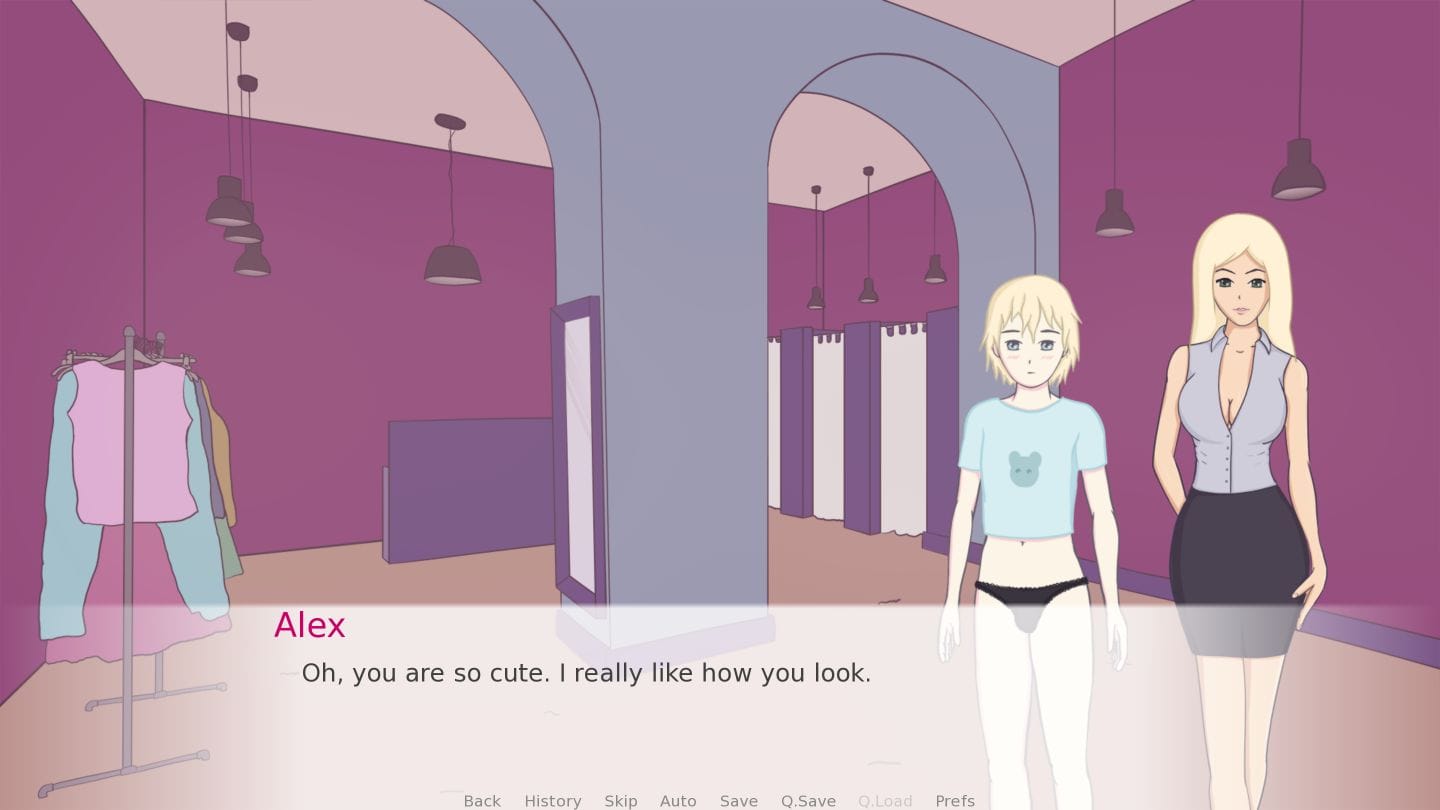Perform a Q.Save quick save
Image resolution: width=1440 pixels, height=810 pixels.
tap(808, 800)
